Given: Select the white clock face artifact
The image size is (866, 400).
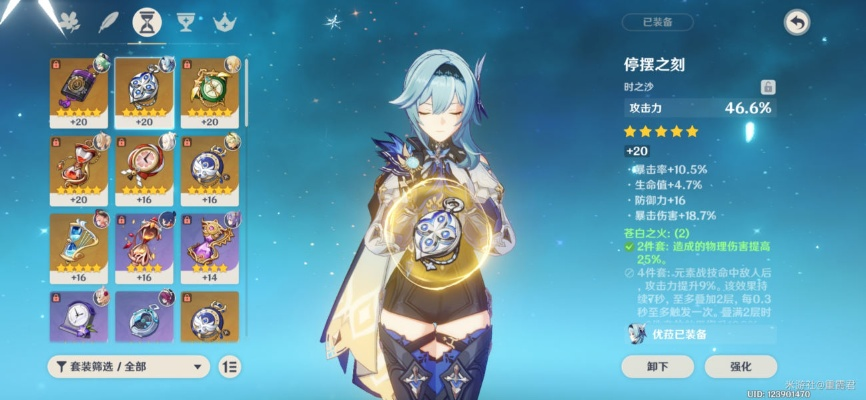Looking at the screenshot, I should point(78,316).
